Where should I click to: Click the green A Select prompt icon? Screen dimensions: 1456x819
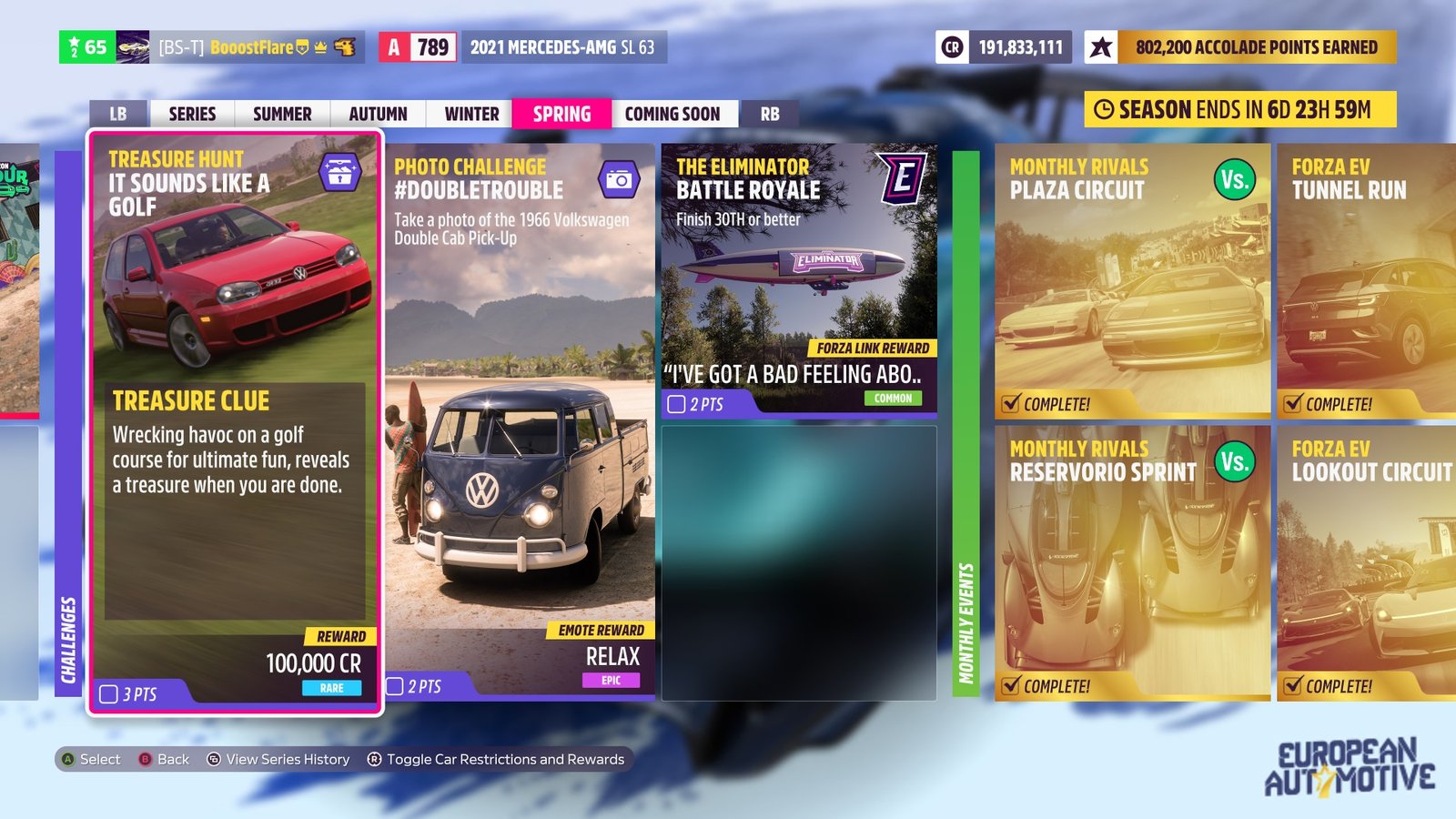click(x=68, y=759)
